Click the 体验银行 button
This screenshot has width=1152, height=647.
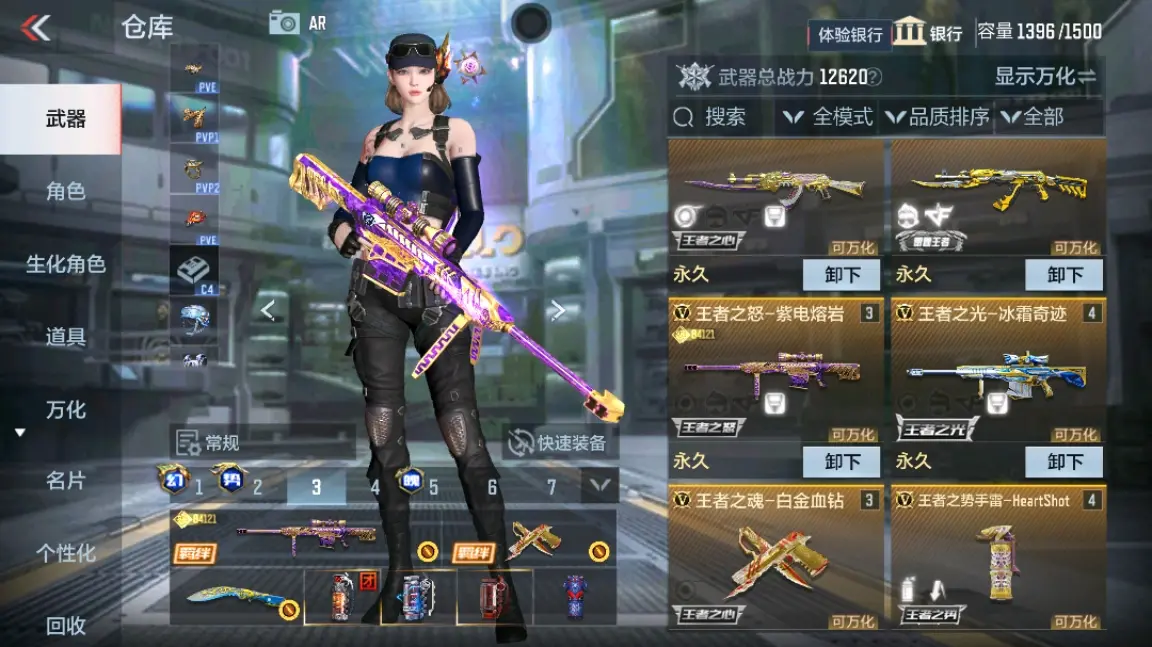pyautogui.click(x=850, y=35)
